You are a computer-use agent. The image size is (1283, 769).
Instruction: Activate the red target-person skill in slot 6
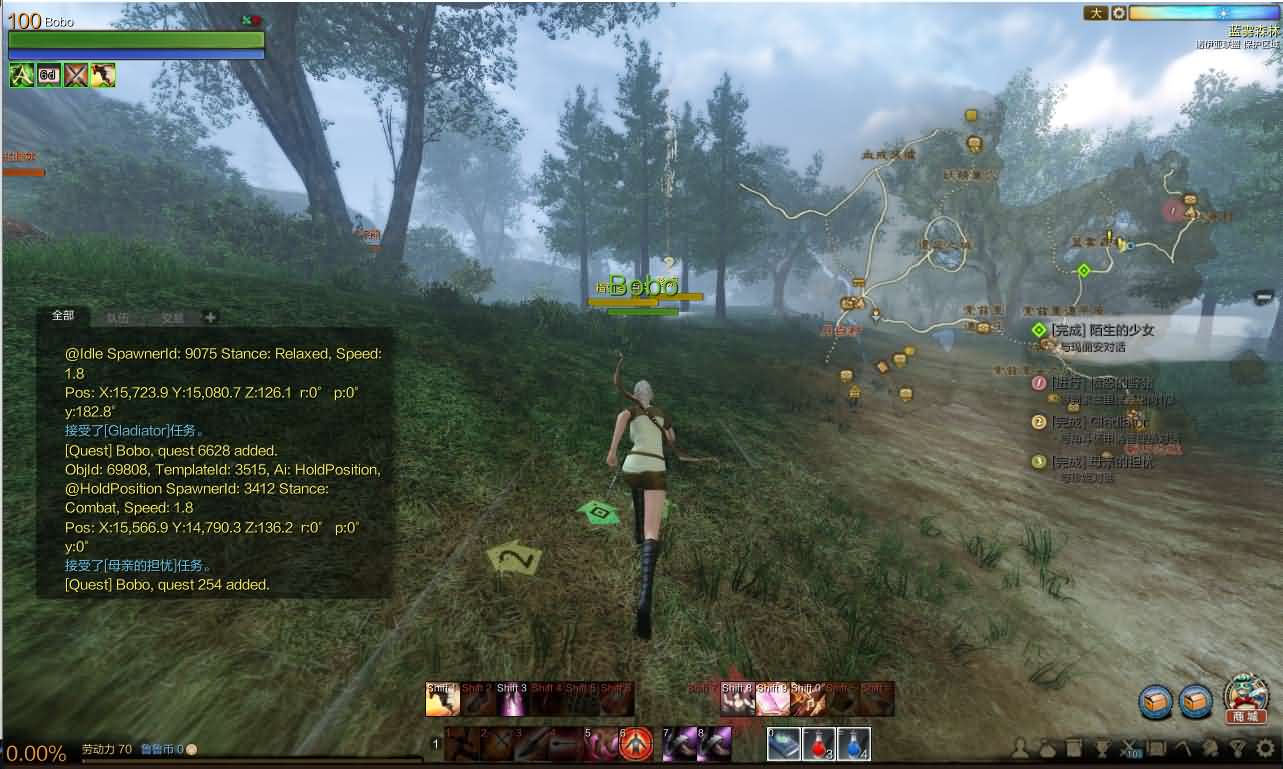tap(636, 744)
